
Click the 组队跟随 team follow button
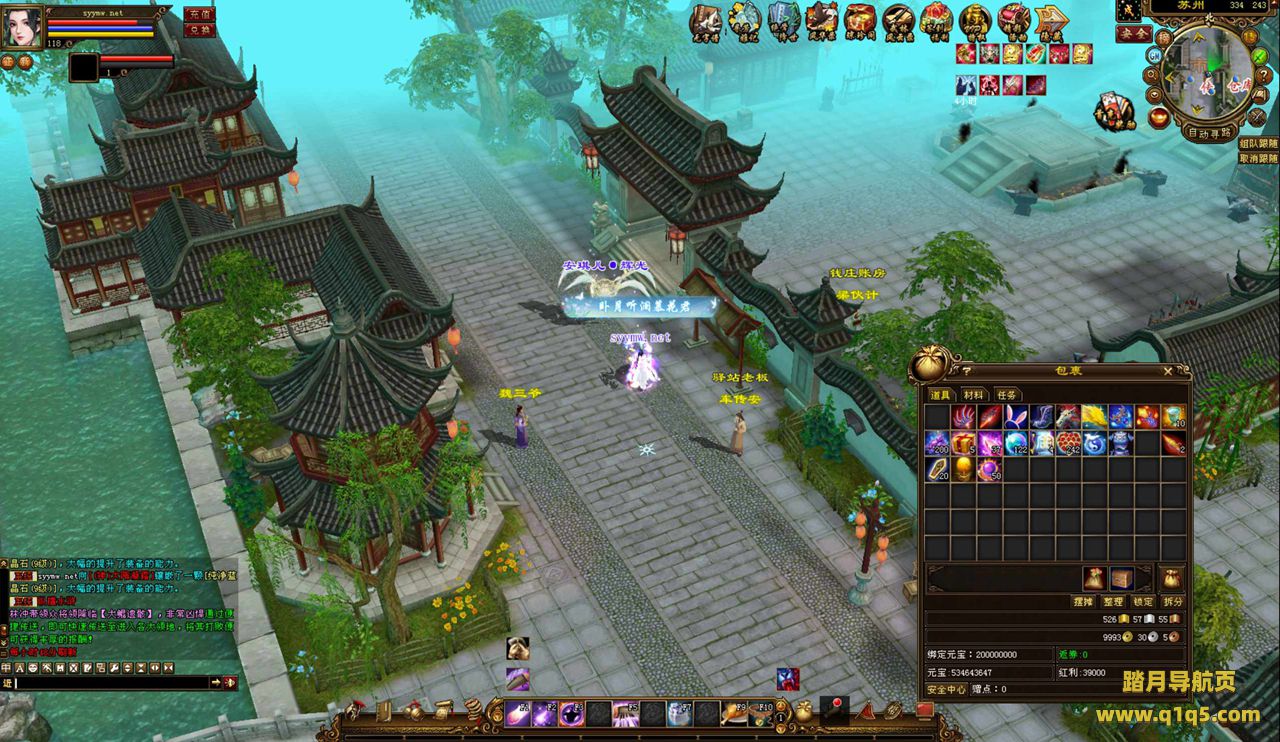click(1258, 144)
